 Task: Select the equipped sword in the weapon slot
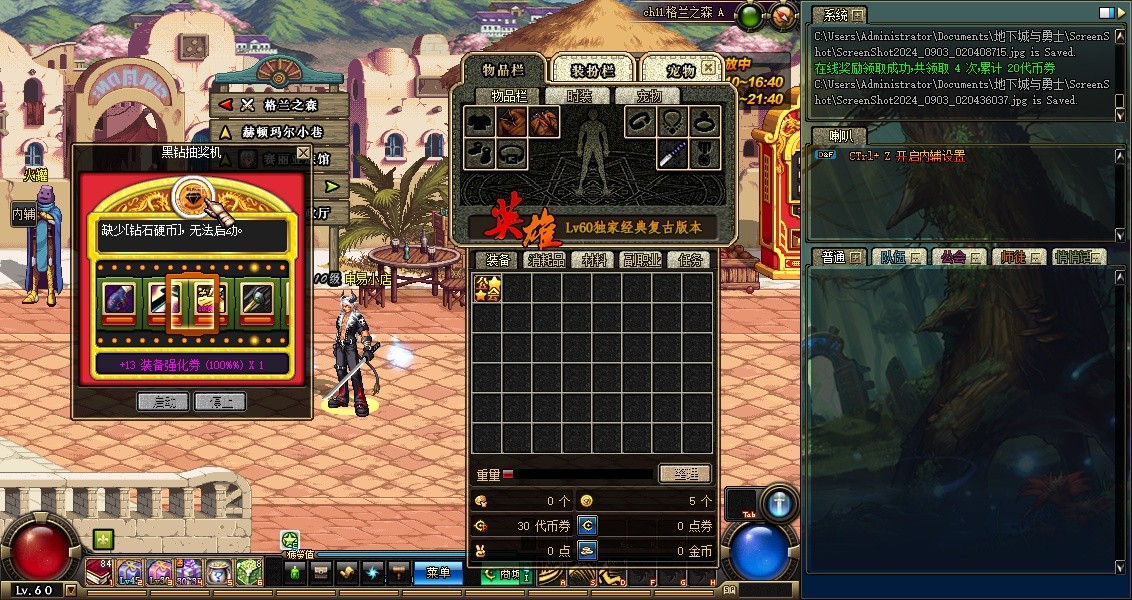coord(672,153)
